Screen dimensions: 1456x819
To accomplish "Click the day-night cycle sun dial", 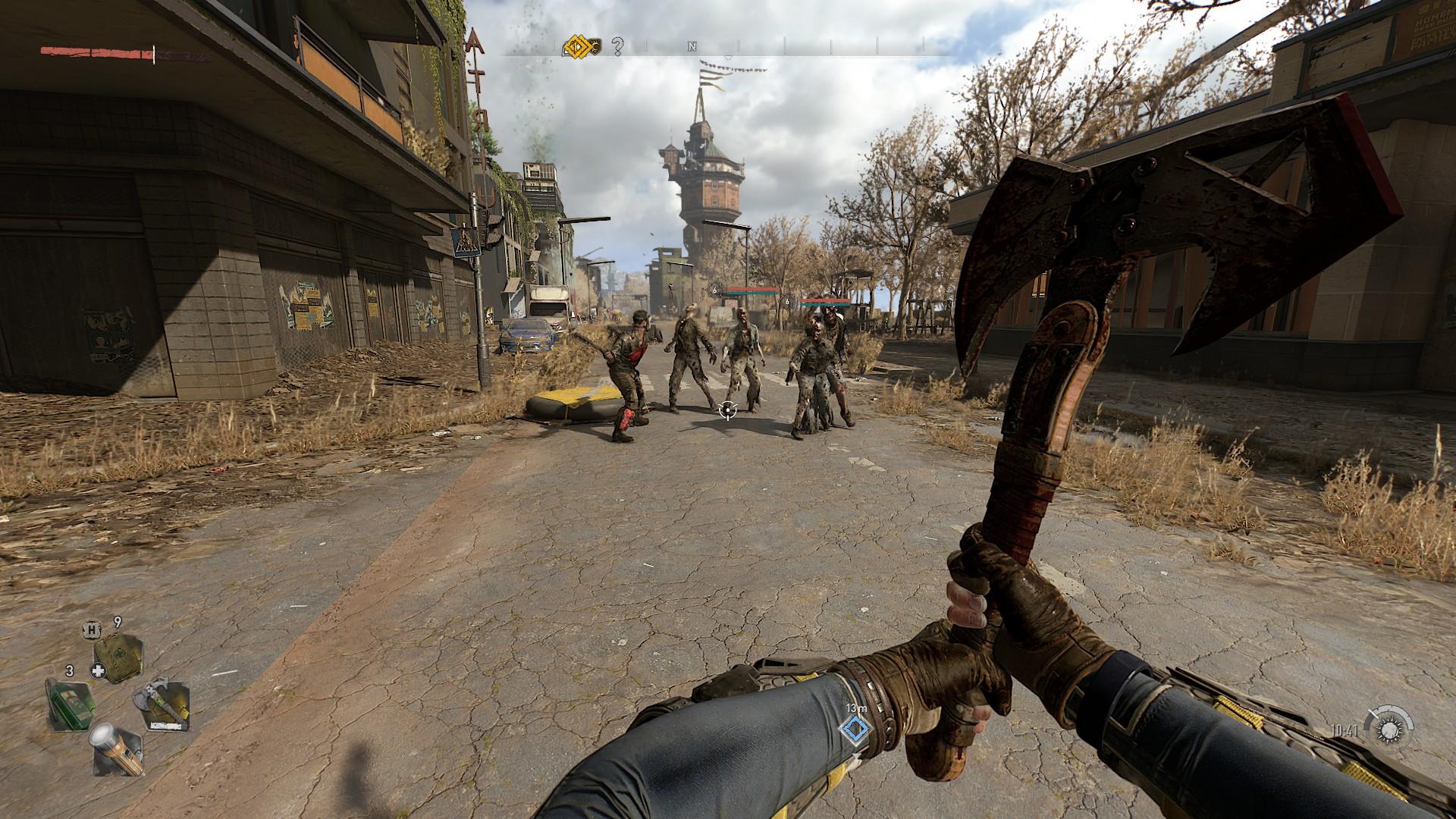I will point(1389,730).
